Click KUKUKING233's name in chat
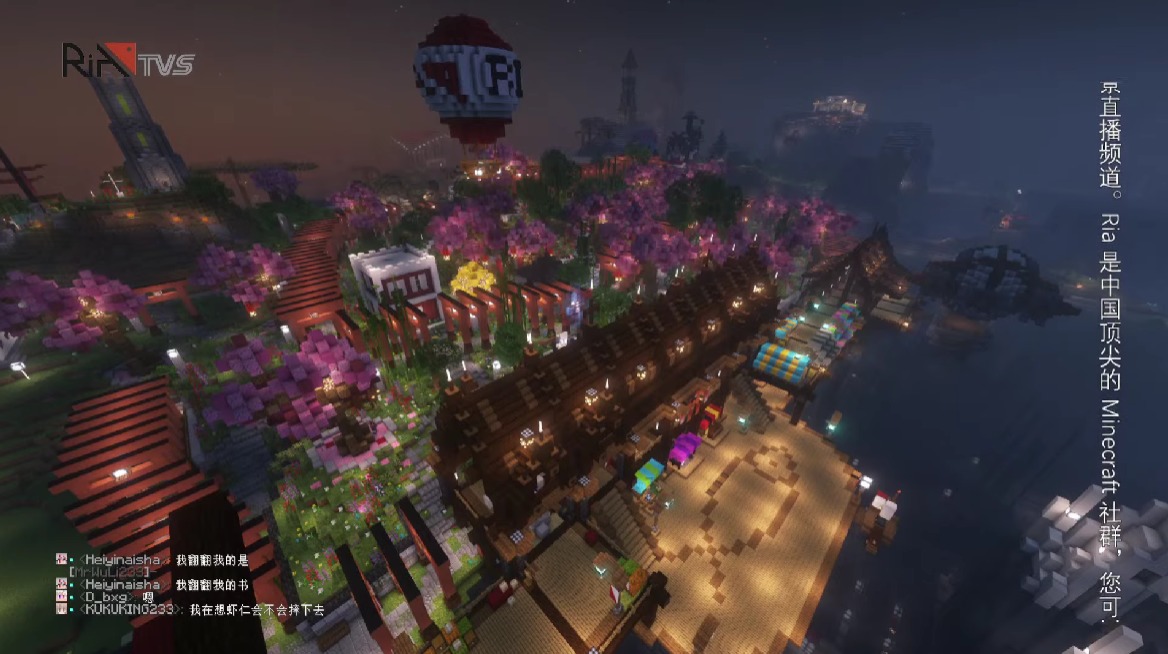This screenshot has height=654, width=1168. tap(131, 609)
